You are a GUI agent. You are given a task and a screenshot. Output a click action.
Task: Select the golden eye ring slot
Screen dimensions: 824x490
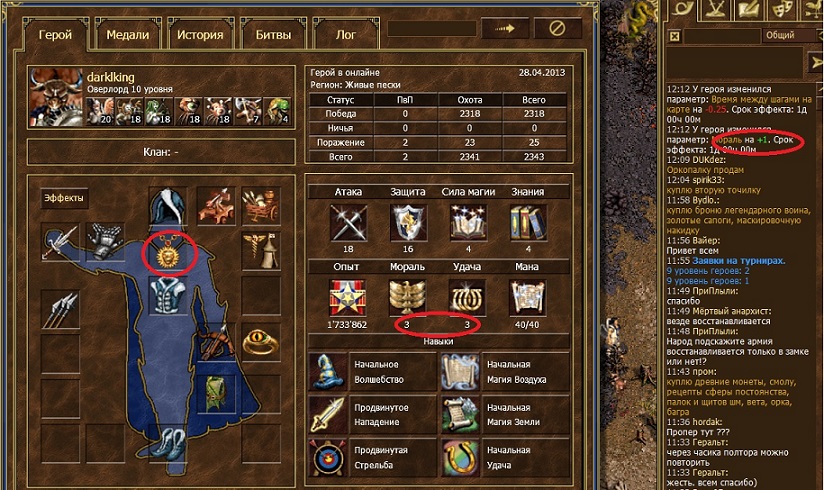point(264,344)
